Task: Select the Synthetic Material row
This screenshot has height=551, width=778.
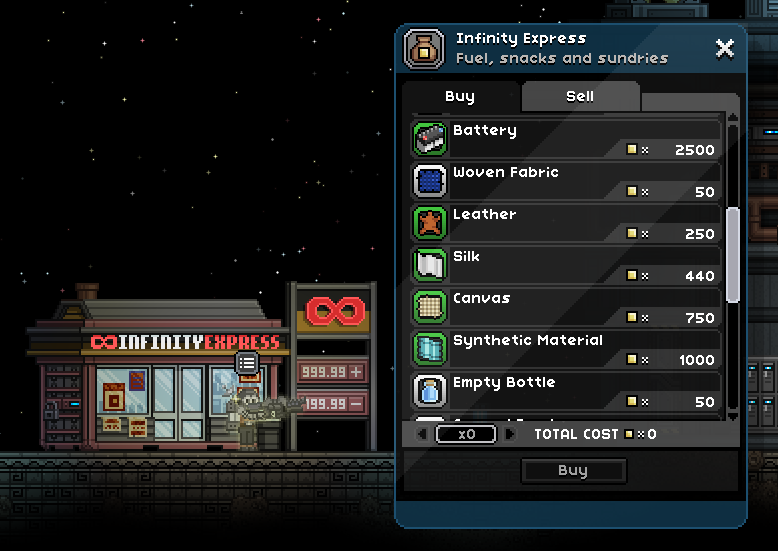Action: tap(566, 350)
